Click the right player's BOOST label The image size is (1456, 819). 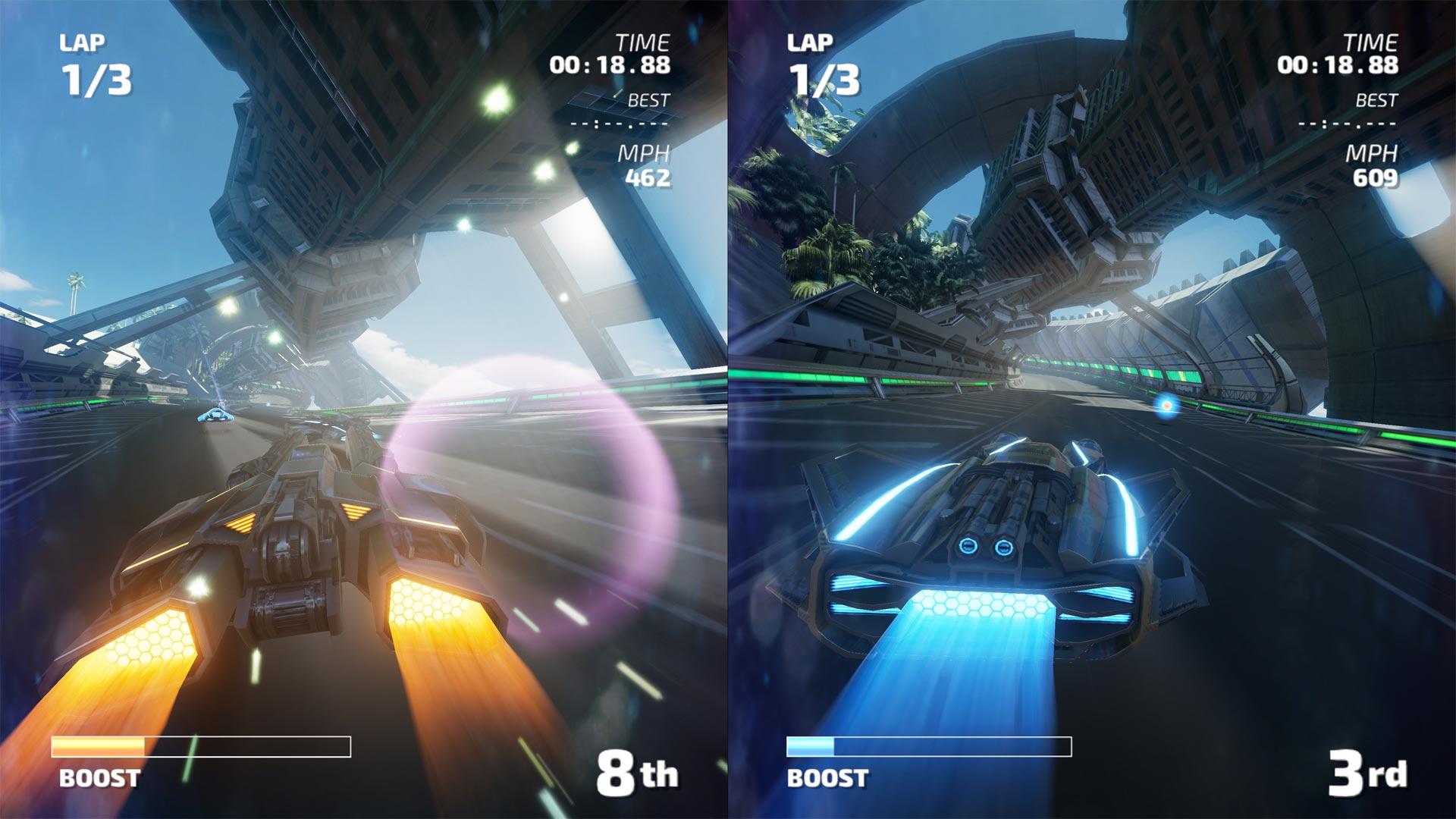[826, 777]
